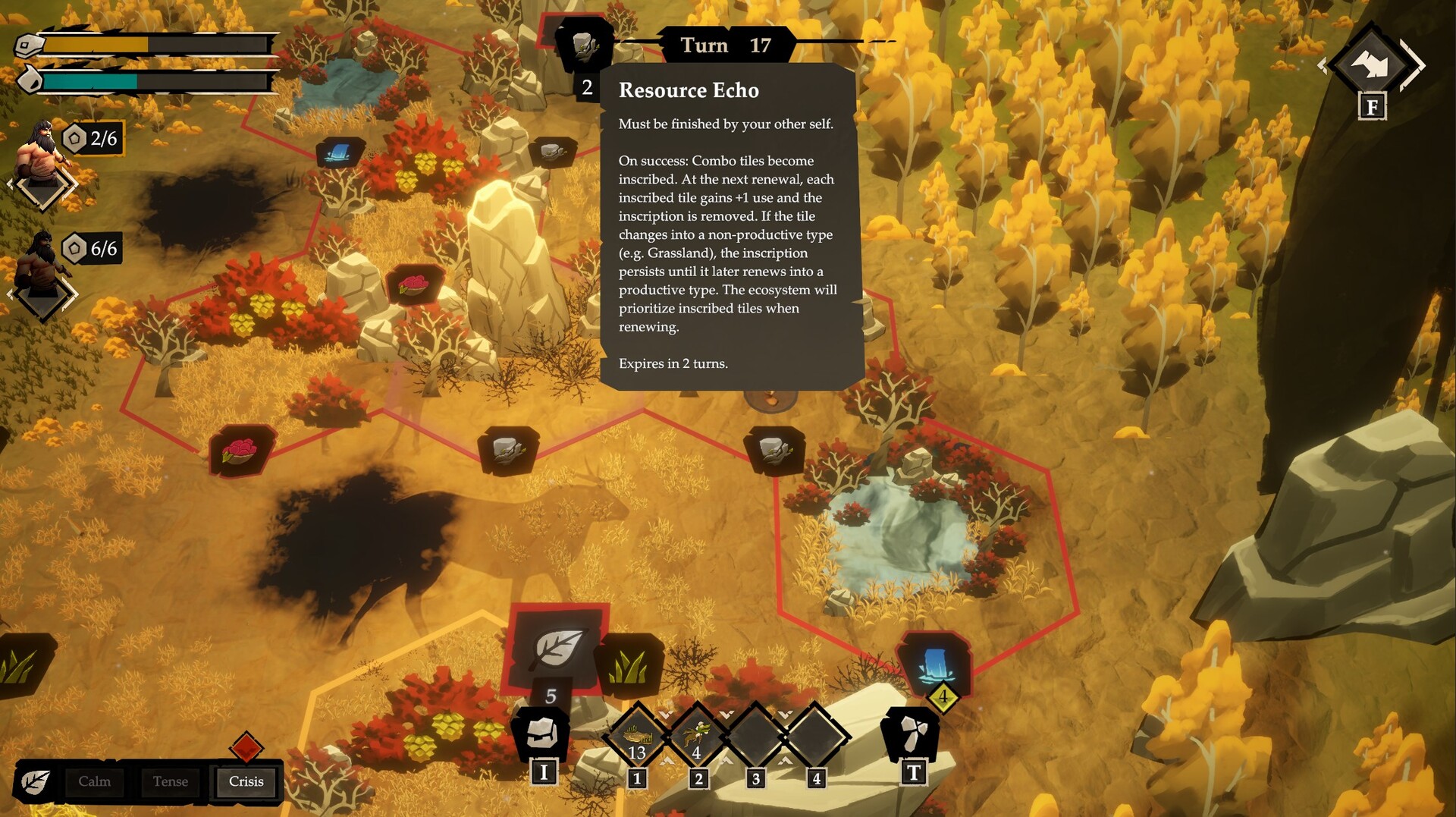
Task: Select hotbar slot with 4 herb items
Action: (697, 736)
